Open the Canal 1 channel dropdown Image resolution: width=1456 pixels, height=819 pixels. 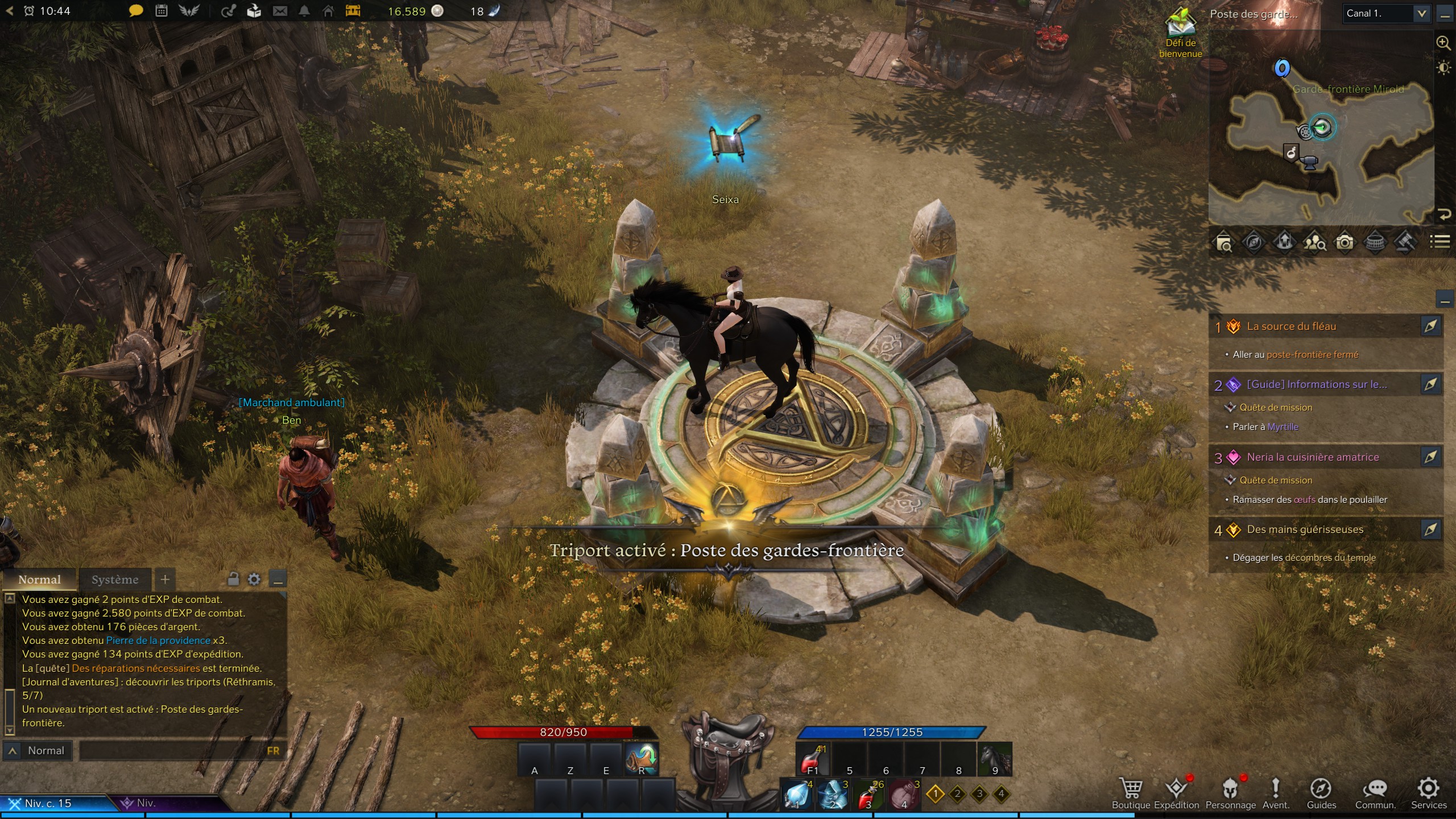click(x=1387, y=14)
